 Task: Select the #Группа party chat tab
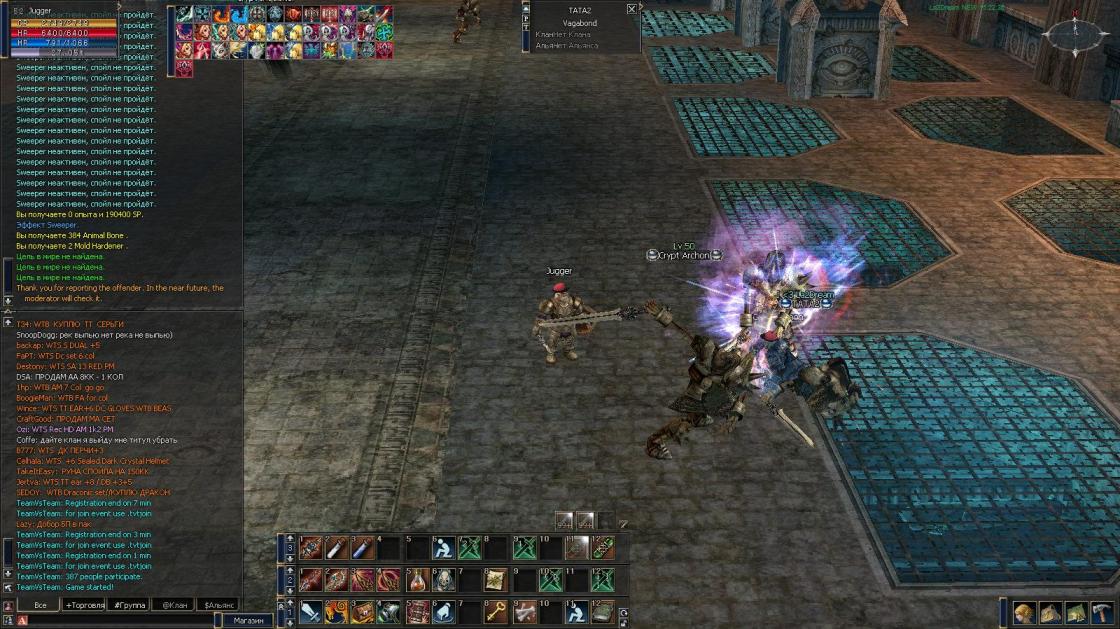pyautogui.click(x=129, y=605)
